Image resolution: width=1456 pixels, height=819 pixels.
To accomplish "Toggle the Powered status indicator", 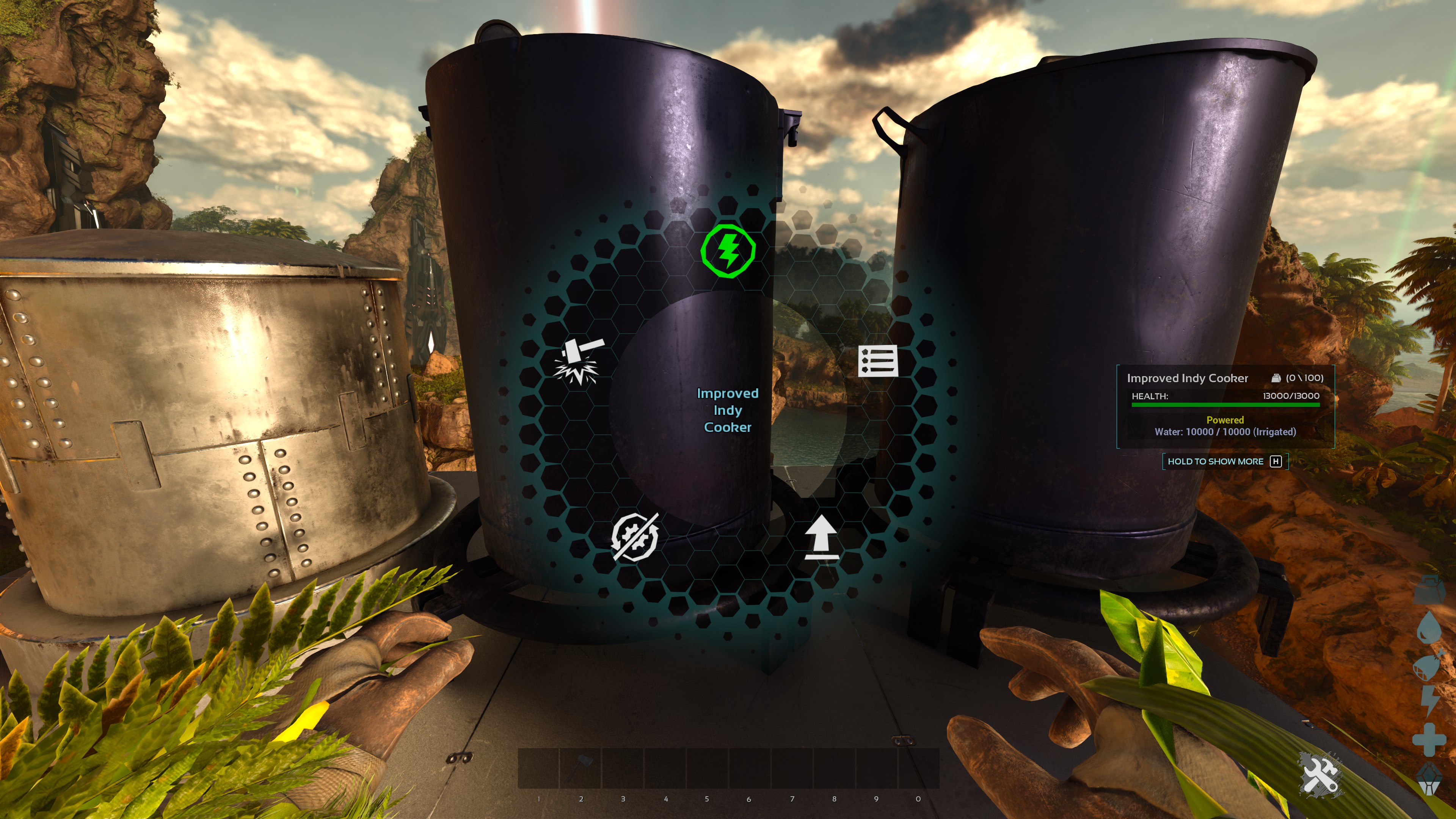I will pos(1225,419).
